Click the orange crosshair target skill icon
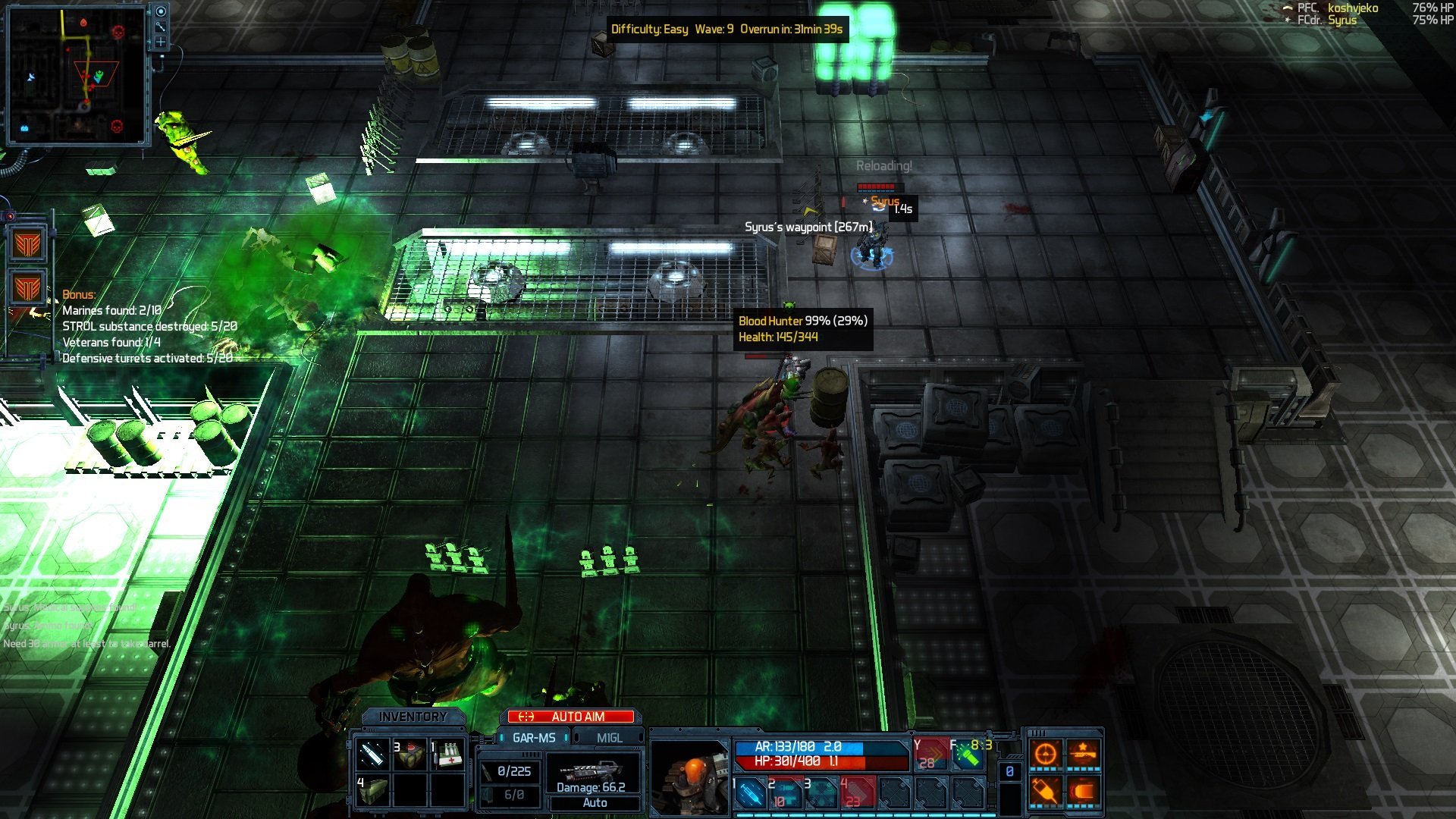This screenshot has height=819, width=1456. pyautogui.click(x=1046, y=754)
